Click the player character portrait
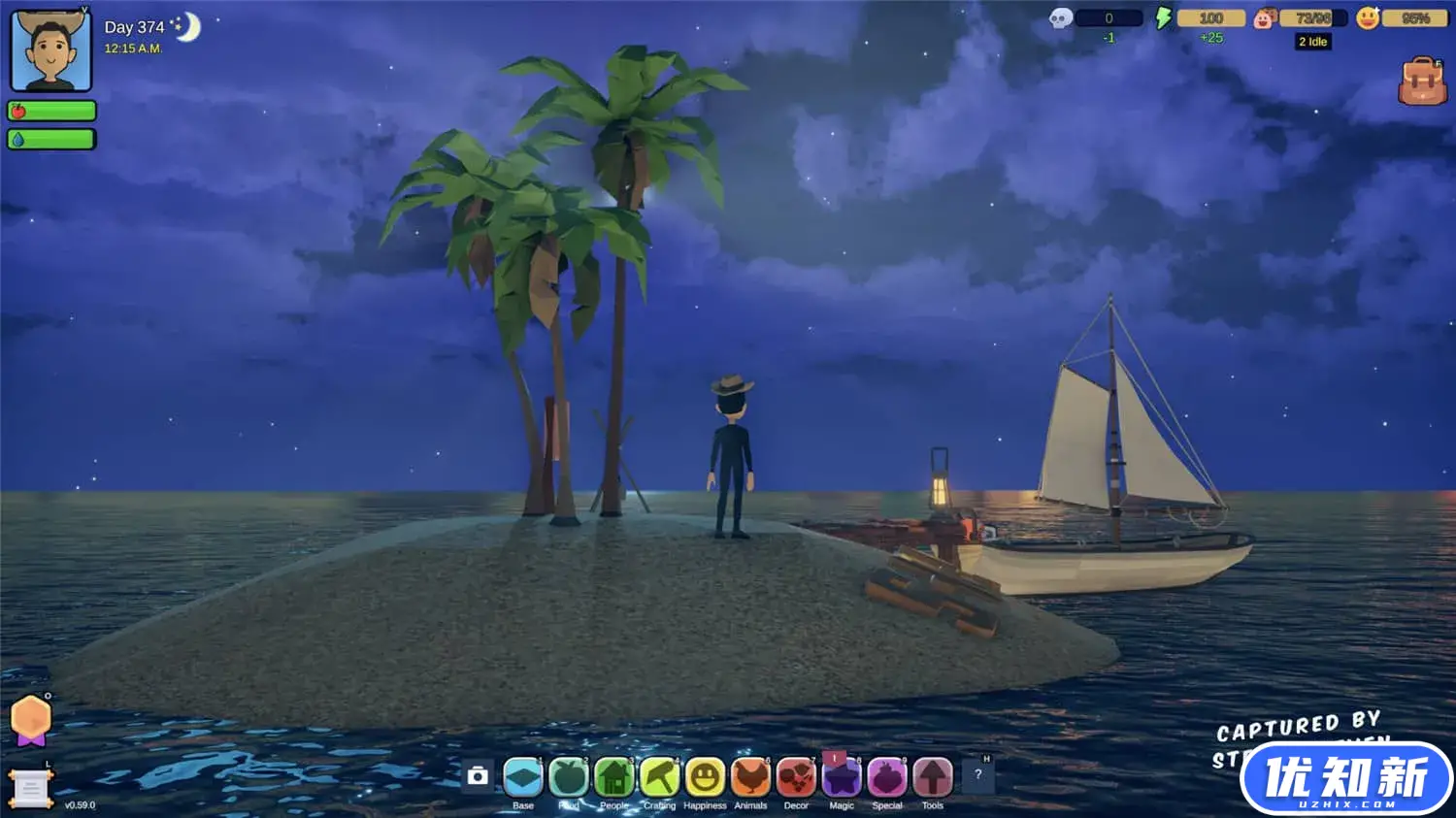The height and width of the screenshot is (818, 1456). [x=50, y=50]
